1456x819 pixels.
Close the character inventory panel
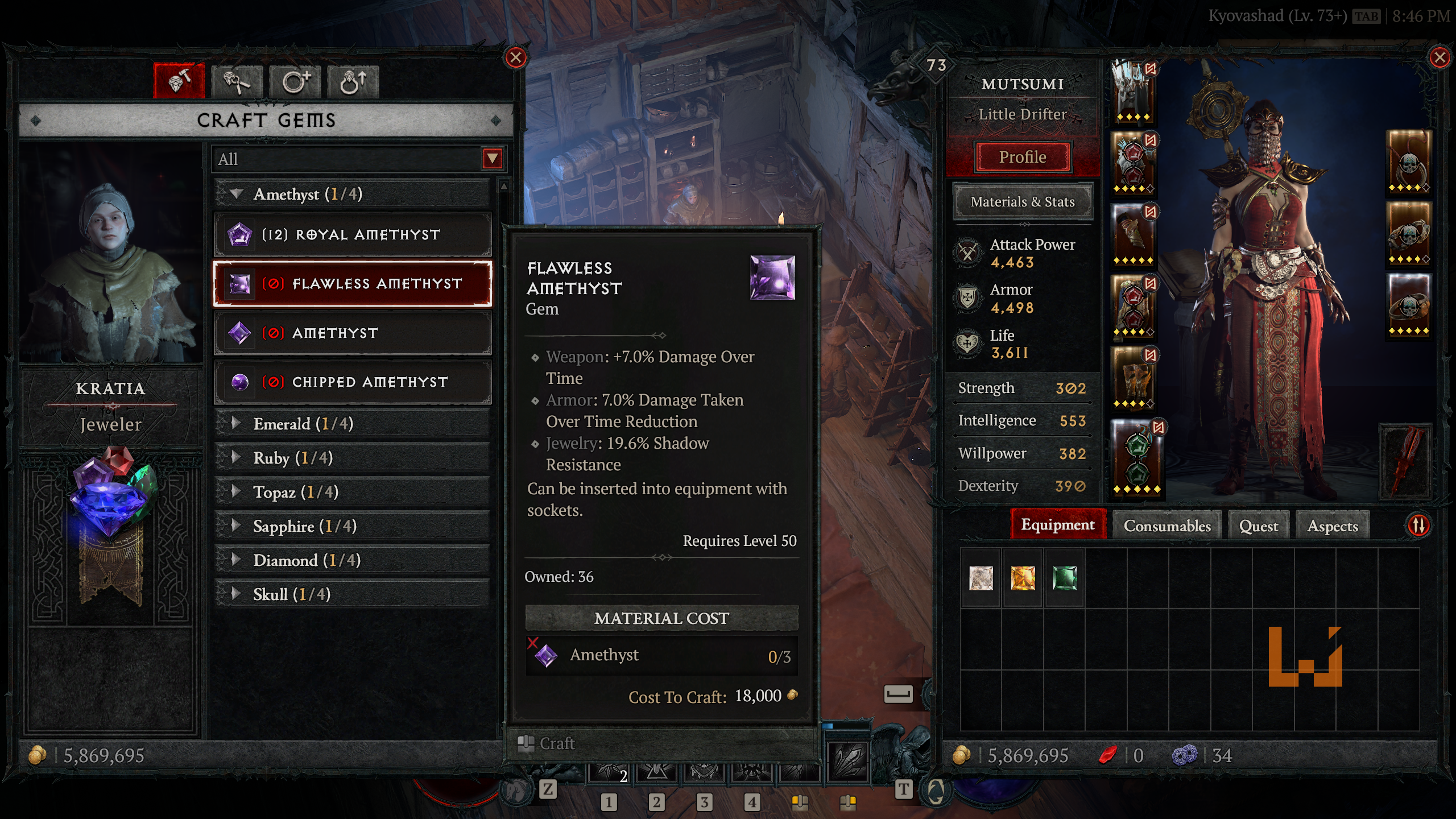[1440, 57]
